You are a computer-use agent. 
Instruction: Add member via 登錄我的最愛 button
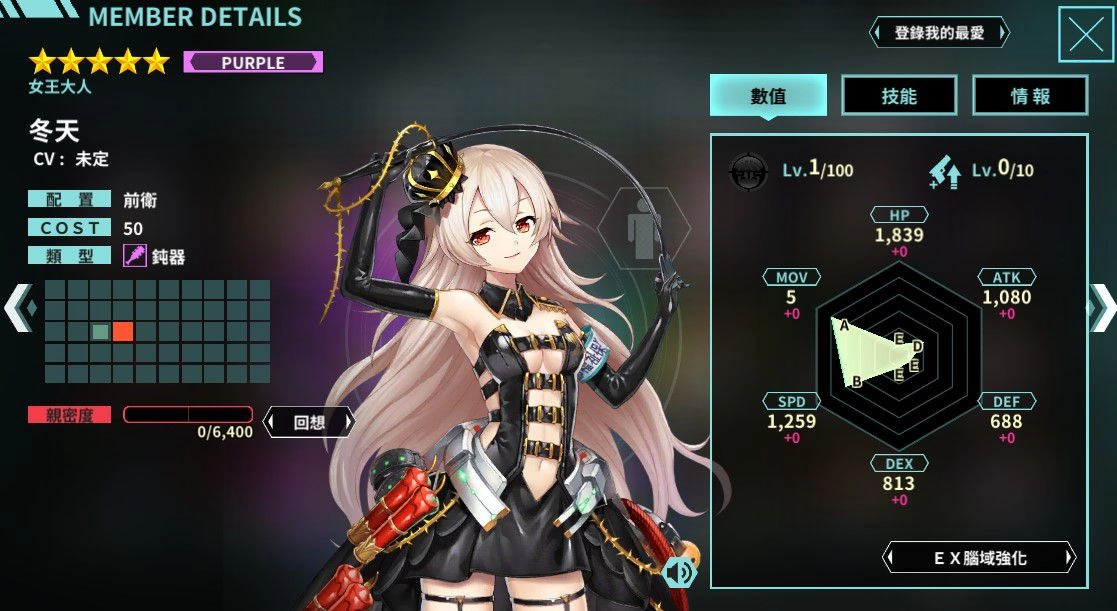[939, 33]
